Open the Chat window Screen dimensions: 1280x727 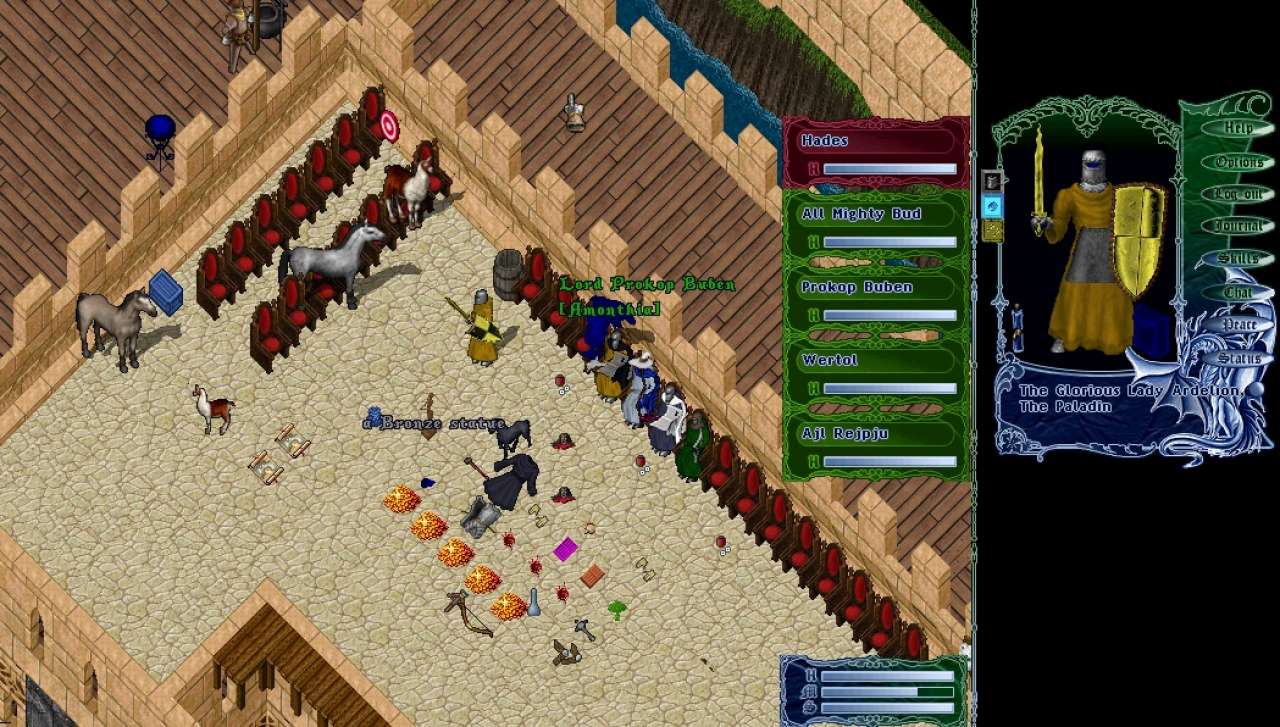(x=1238, y=292)
